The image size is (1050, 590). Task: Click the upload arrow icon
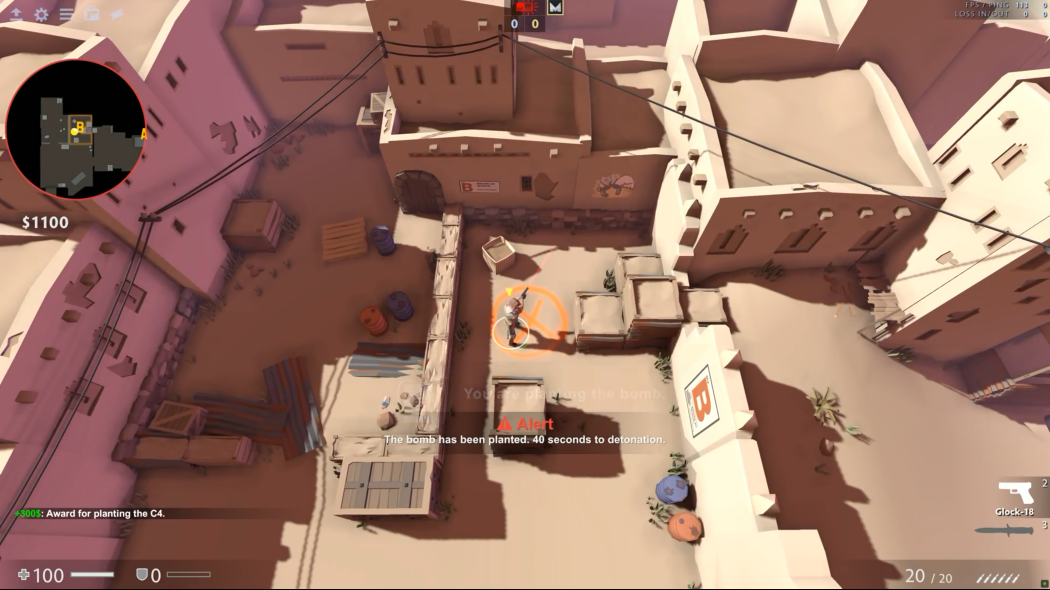click(x=16, y=14)
